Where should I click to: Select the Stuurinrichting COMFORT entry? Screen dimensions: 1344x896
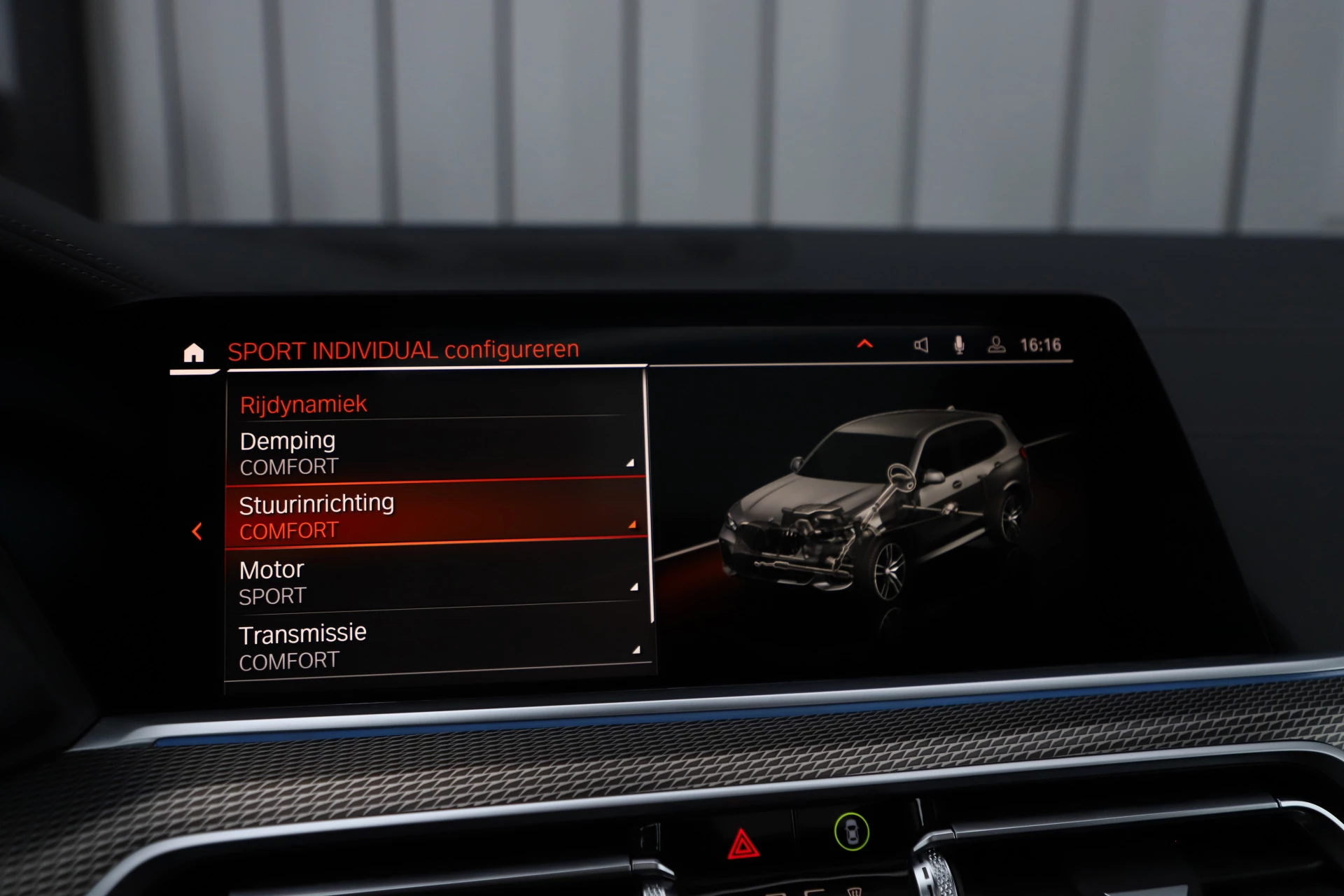coord(434,515)
